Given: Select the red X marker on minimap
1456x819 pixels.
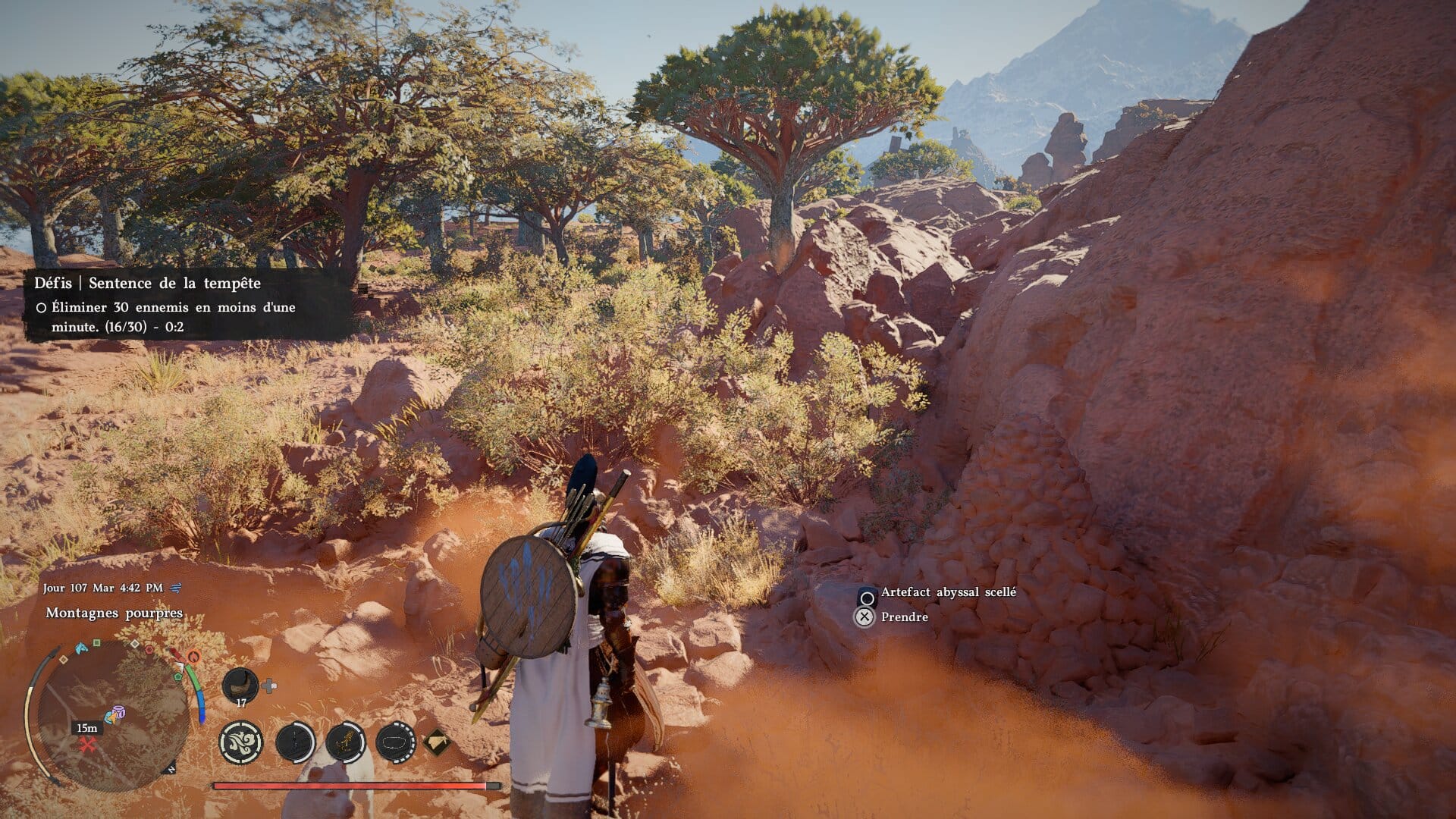Looking at the screenshot, I should (88, 745).
